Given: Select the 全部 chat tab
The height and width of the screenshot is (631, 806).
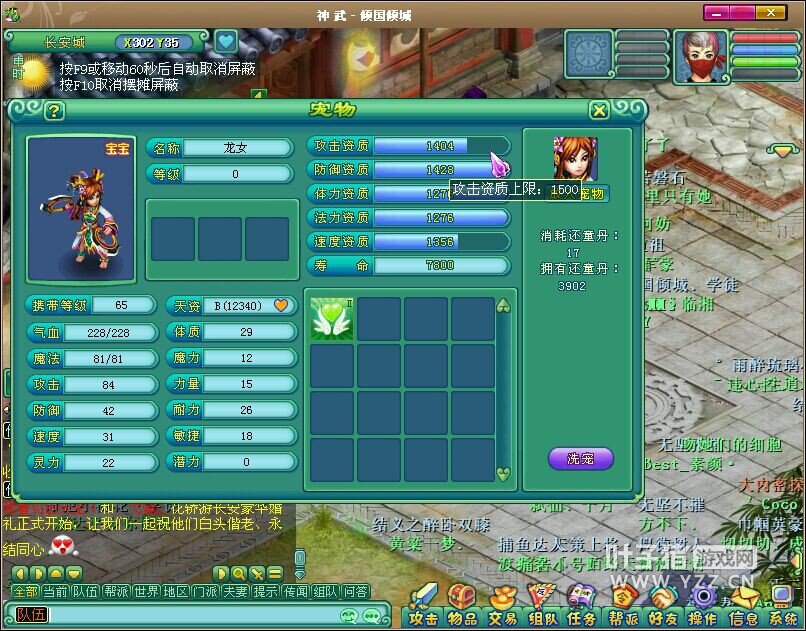Looking at the screenshot, I should pos(25,592).
